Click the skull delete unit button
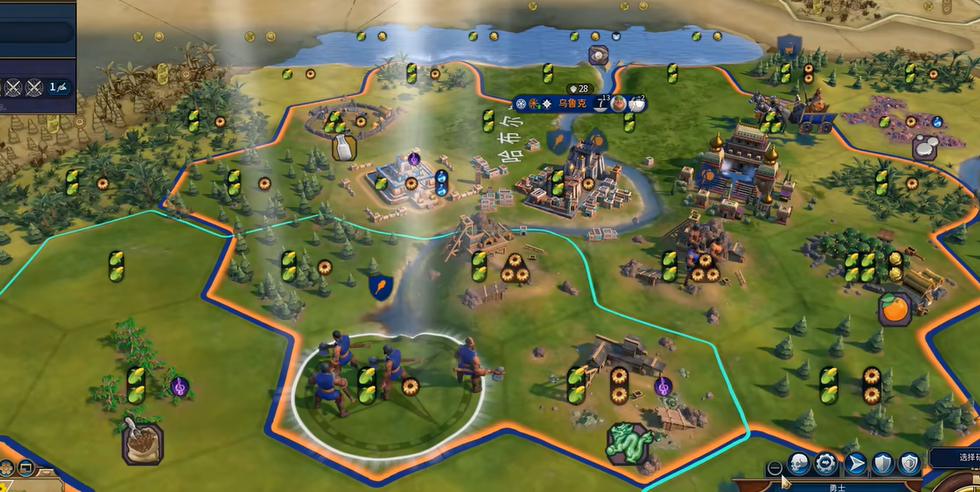Image resolution: width=980 pixels, height=492 pixels. 799,463
